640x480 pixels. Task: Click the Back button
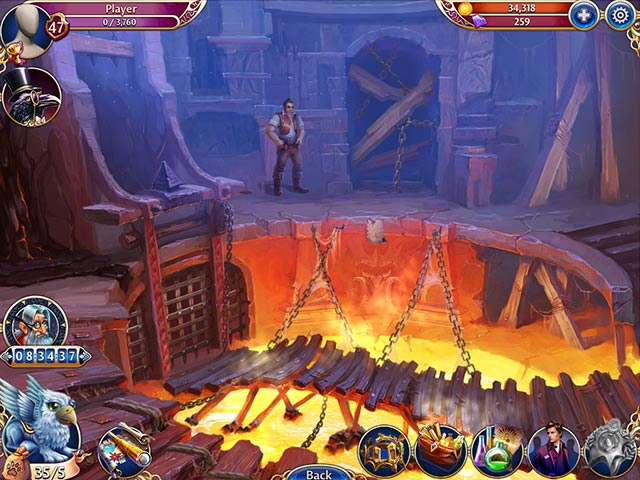tap(318, 473)
